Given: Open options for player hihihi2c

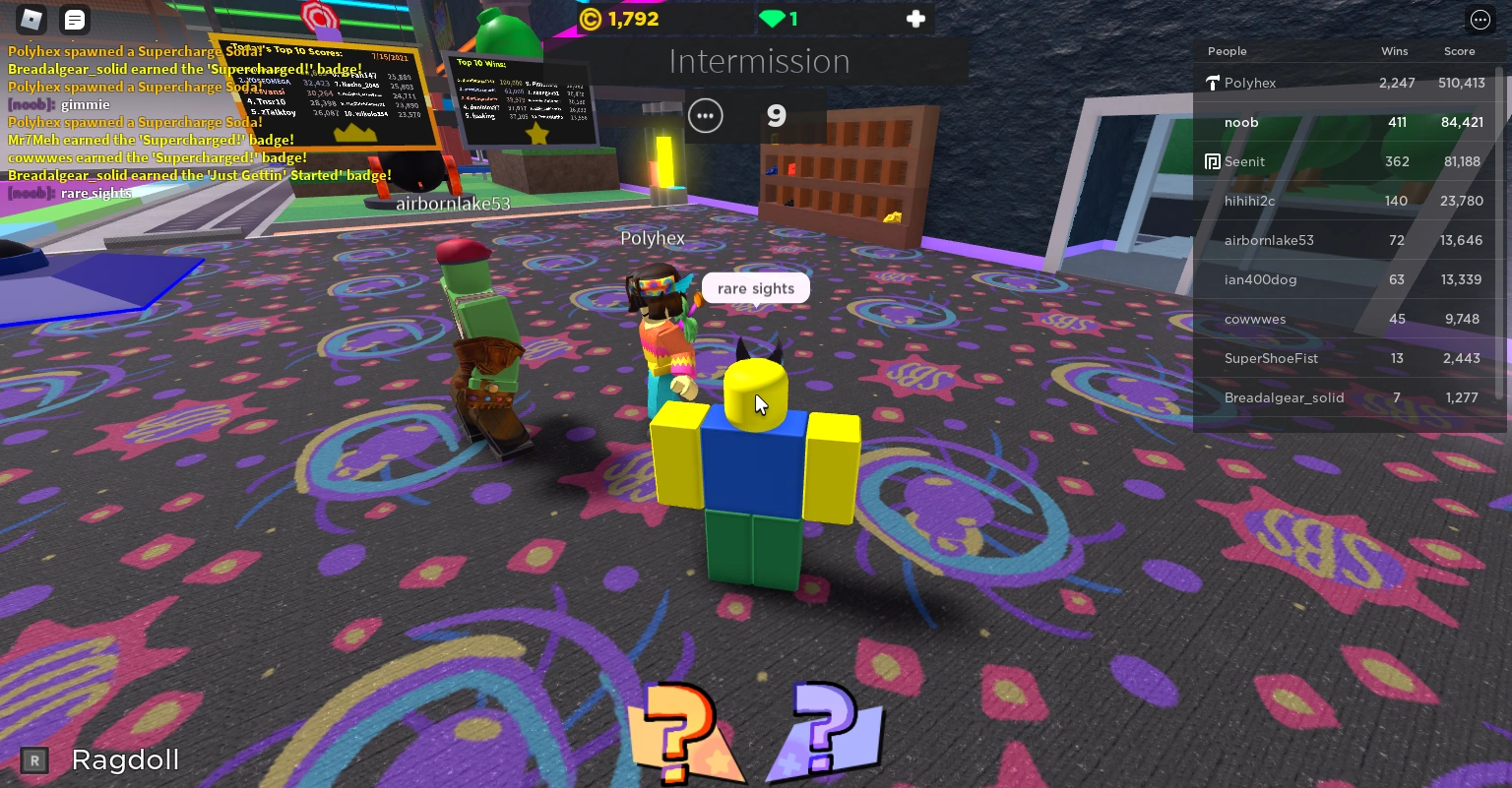Looking at the screenshot, I should click(1249, 201).
